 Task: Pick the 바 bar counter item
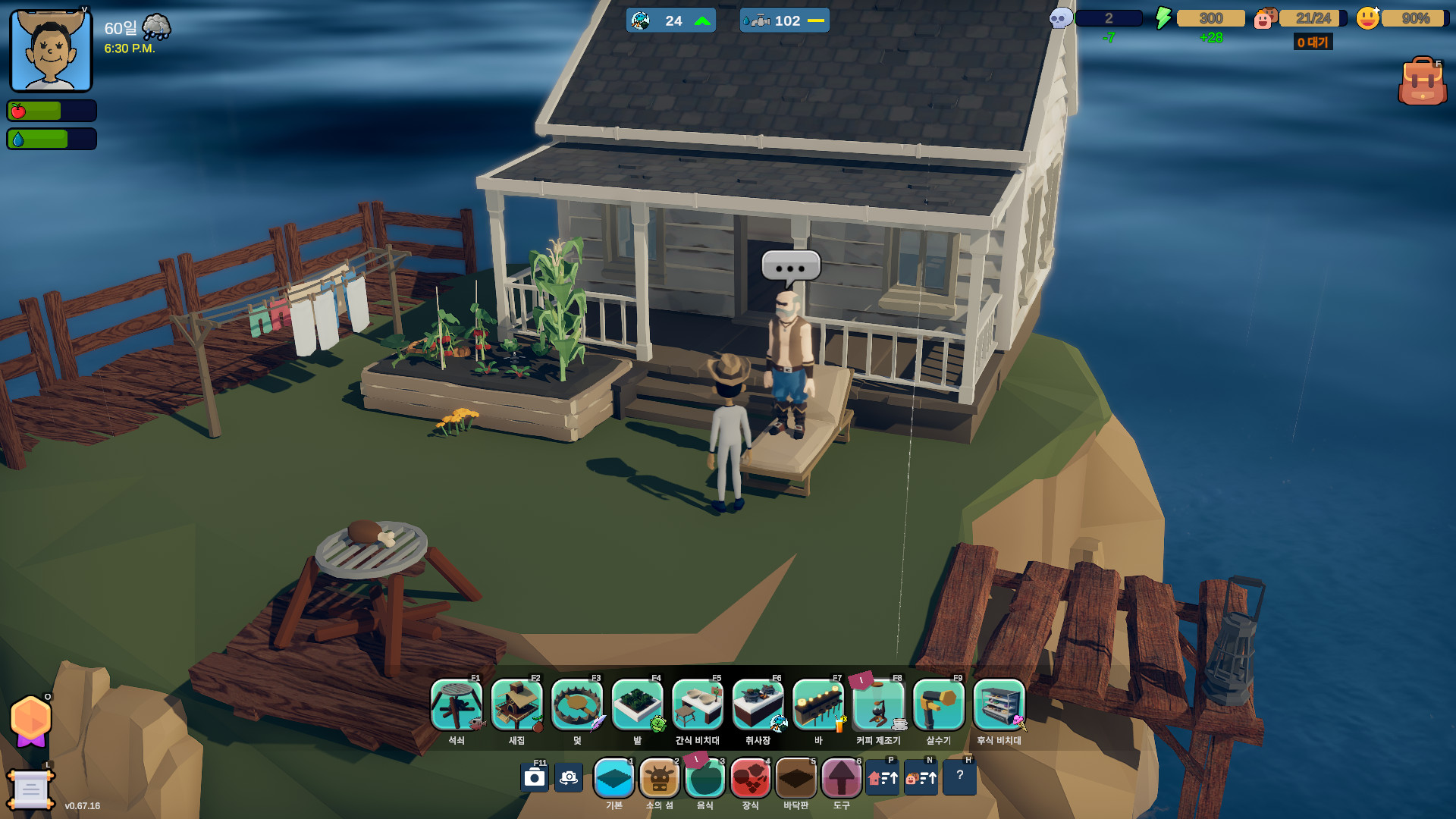818,705
